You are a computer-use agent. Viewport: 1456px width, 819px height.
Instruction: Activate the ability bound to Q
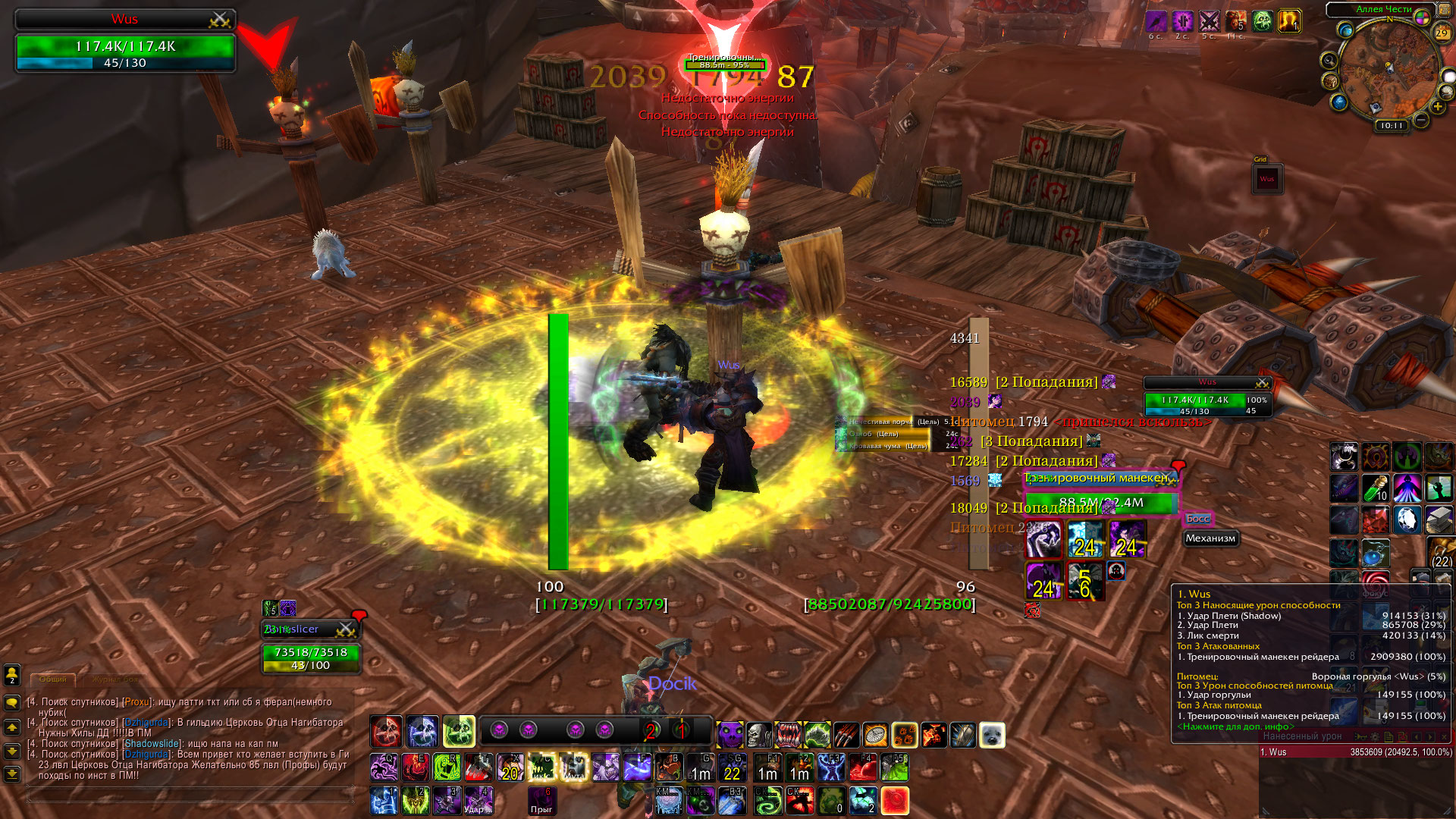[384, 767]
